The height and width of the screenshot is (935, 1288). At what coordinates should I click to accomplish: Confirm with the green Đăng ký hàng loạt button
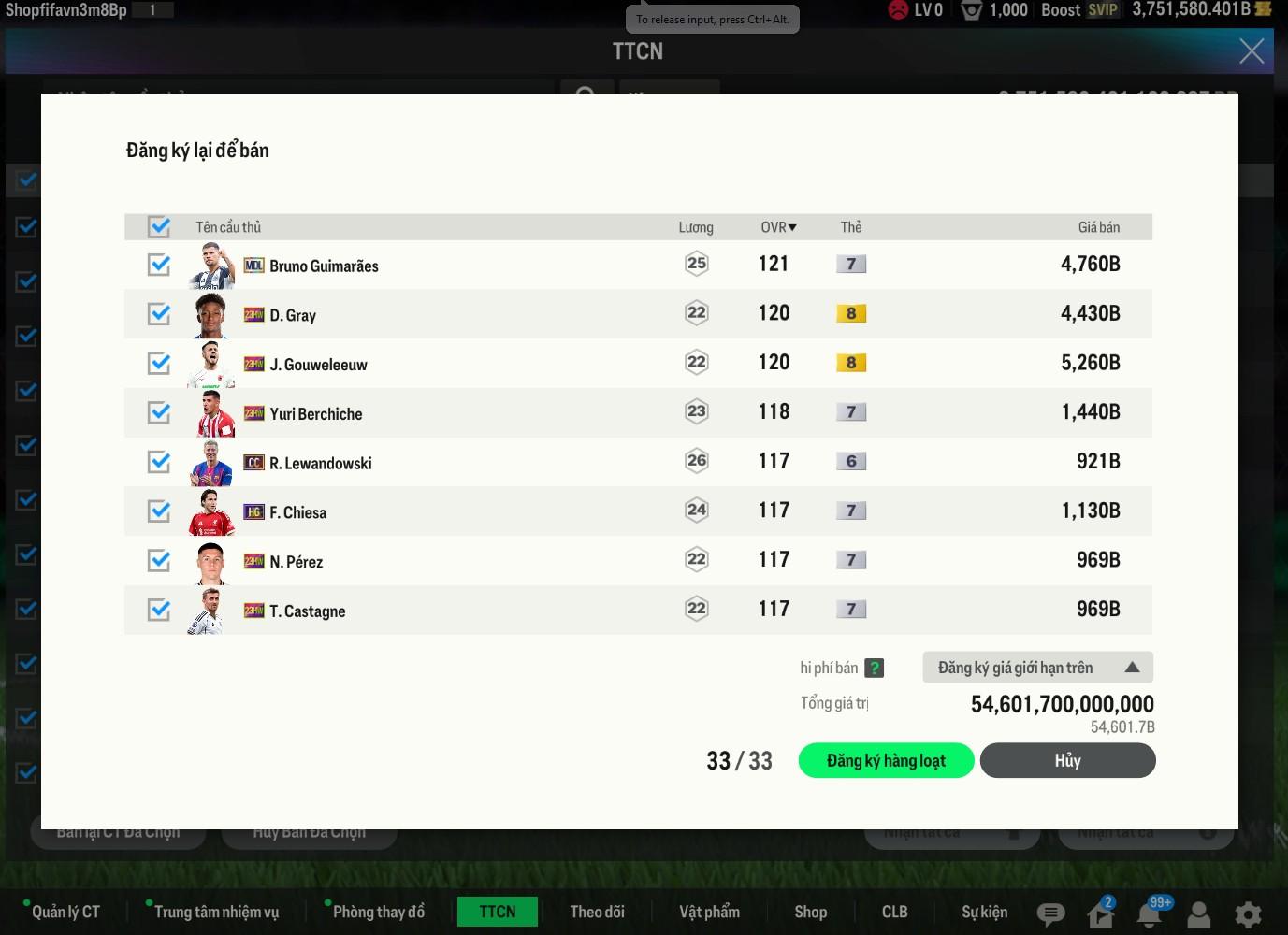[886, 761]
